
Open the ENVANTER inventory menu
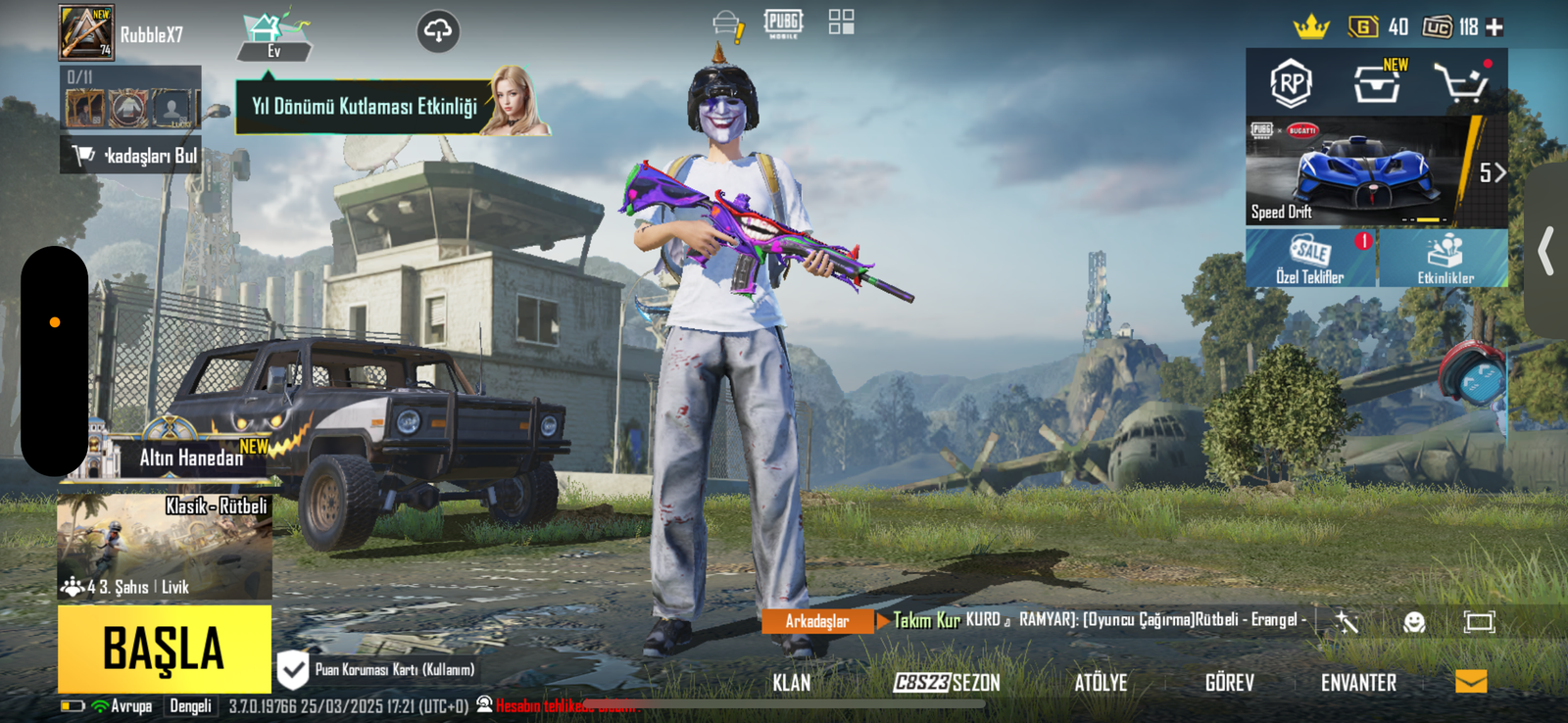(x=1358, y=683)
